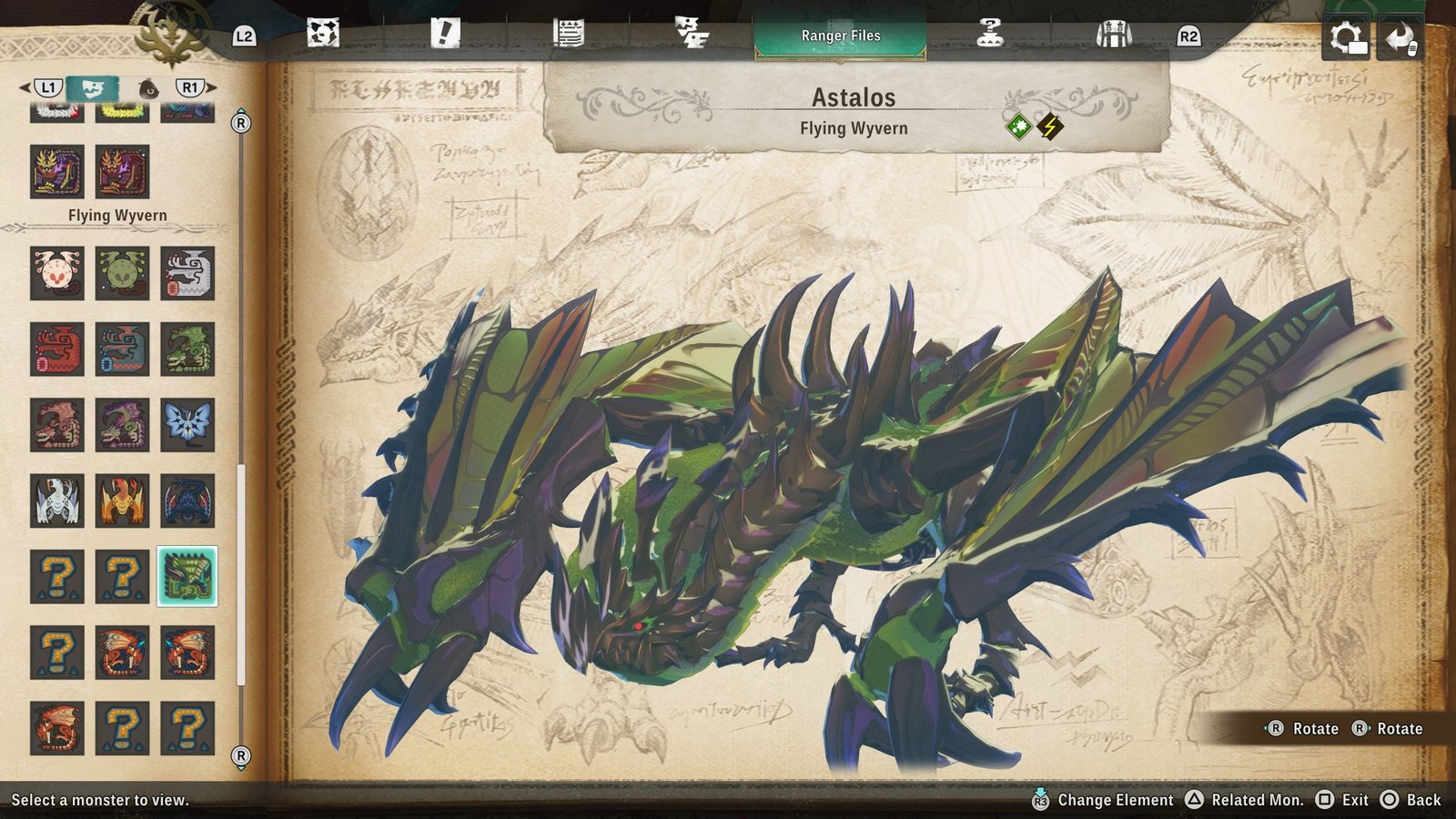Open the quest log icon in the top bar
The height and width of the screenshot is (819, 1456).
[x=567, y=35]
